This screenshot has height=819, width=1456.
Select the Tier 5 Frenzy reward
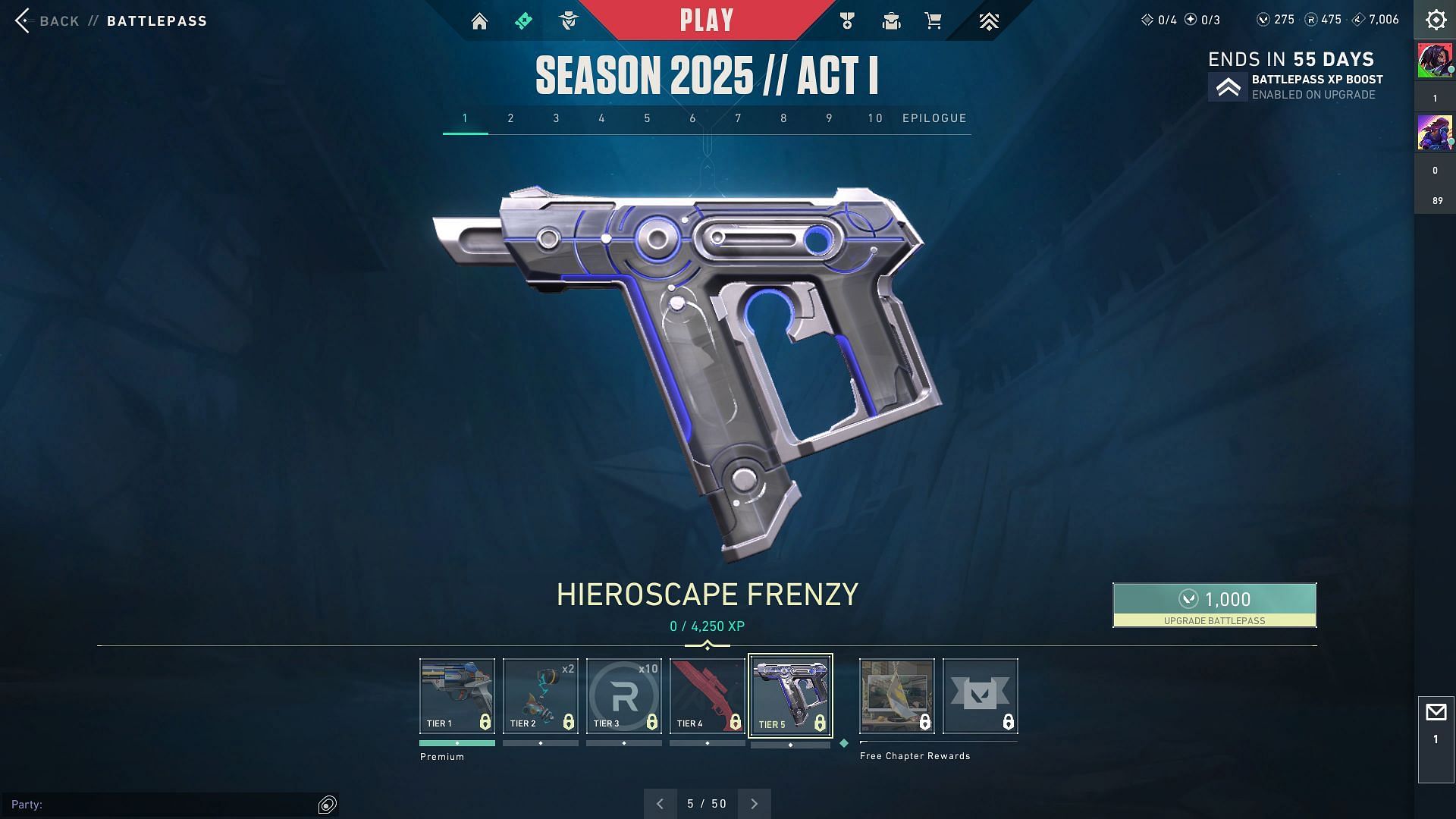tap(790, 695)
